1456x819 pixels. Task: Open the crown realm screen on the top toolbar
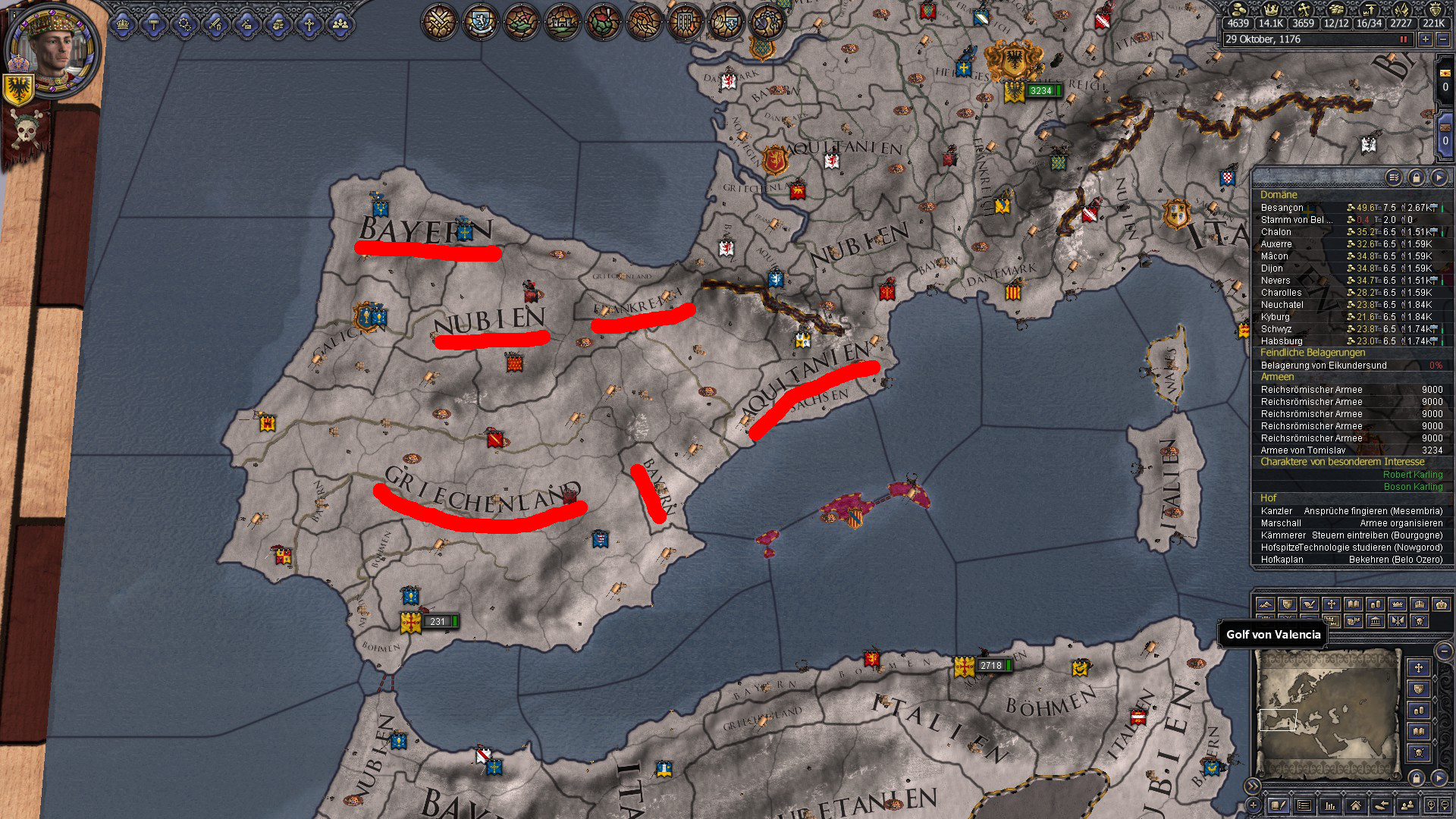(122, 23)
